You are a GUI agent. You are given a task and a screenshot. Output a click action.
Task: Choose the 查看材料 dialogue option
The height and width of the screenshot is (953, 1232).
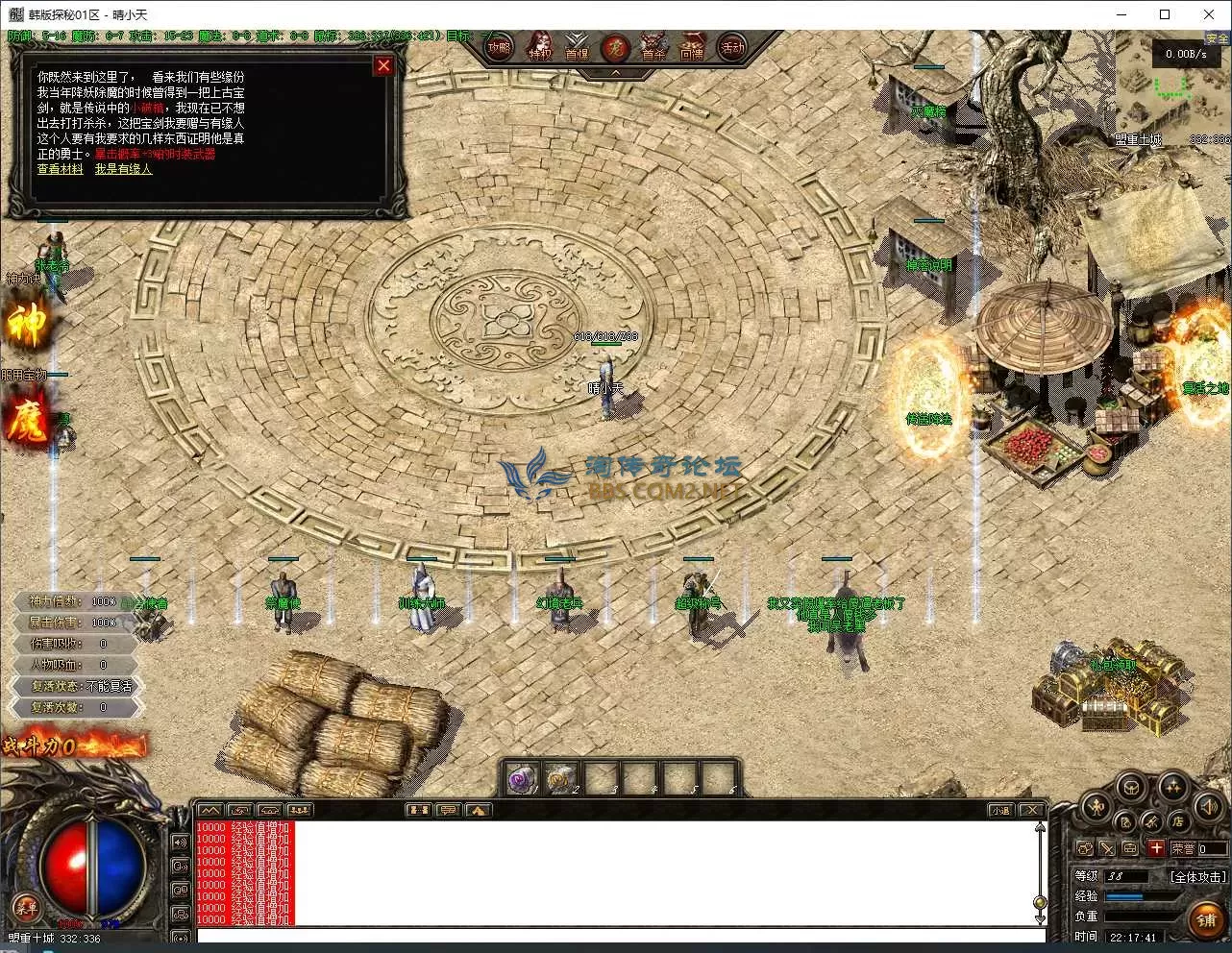click(x=60, y=169)
